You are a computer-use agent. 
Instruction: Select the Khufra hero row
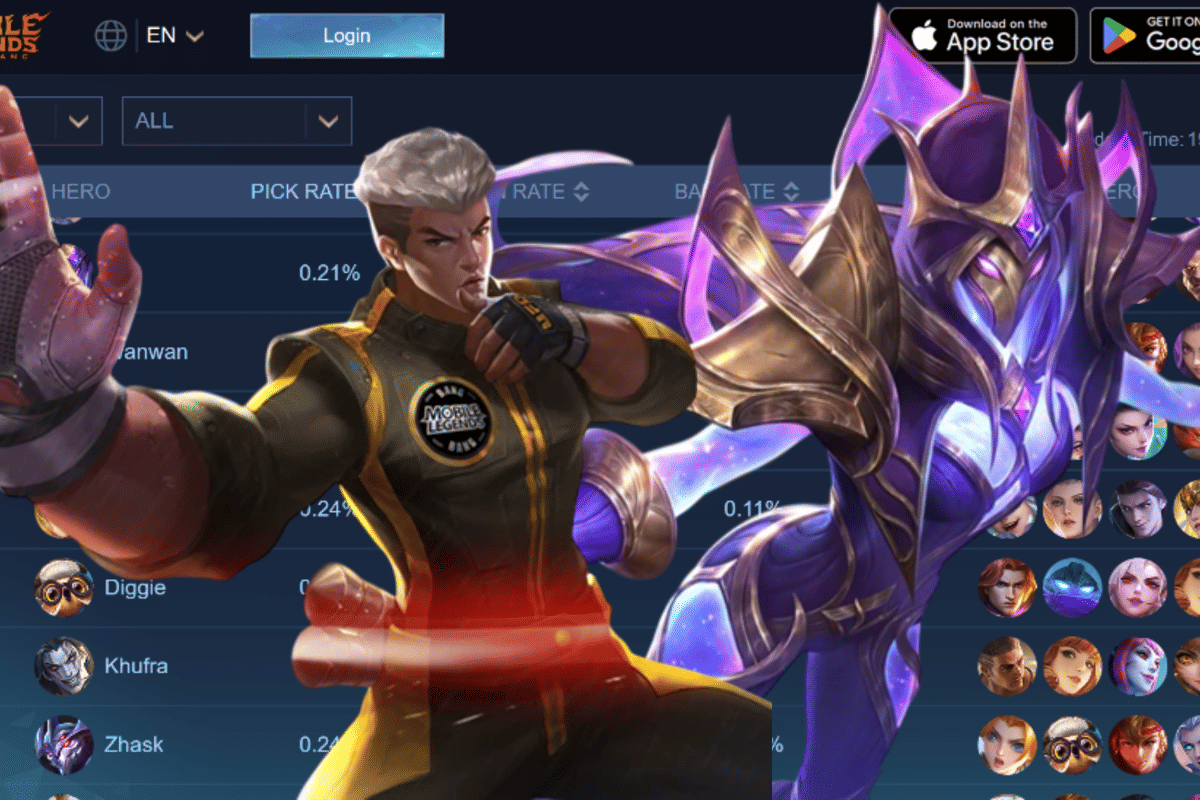pos(135,666)
